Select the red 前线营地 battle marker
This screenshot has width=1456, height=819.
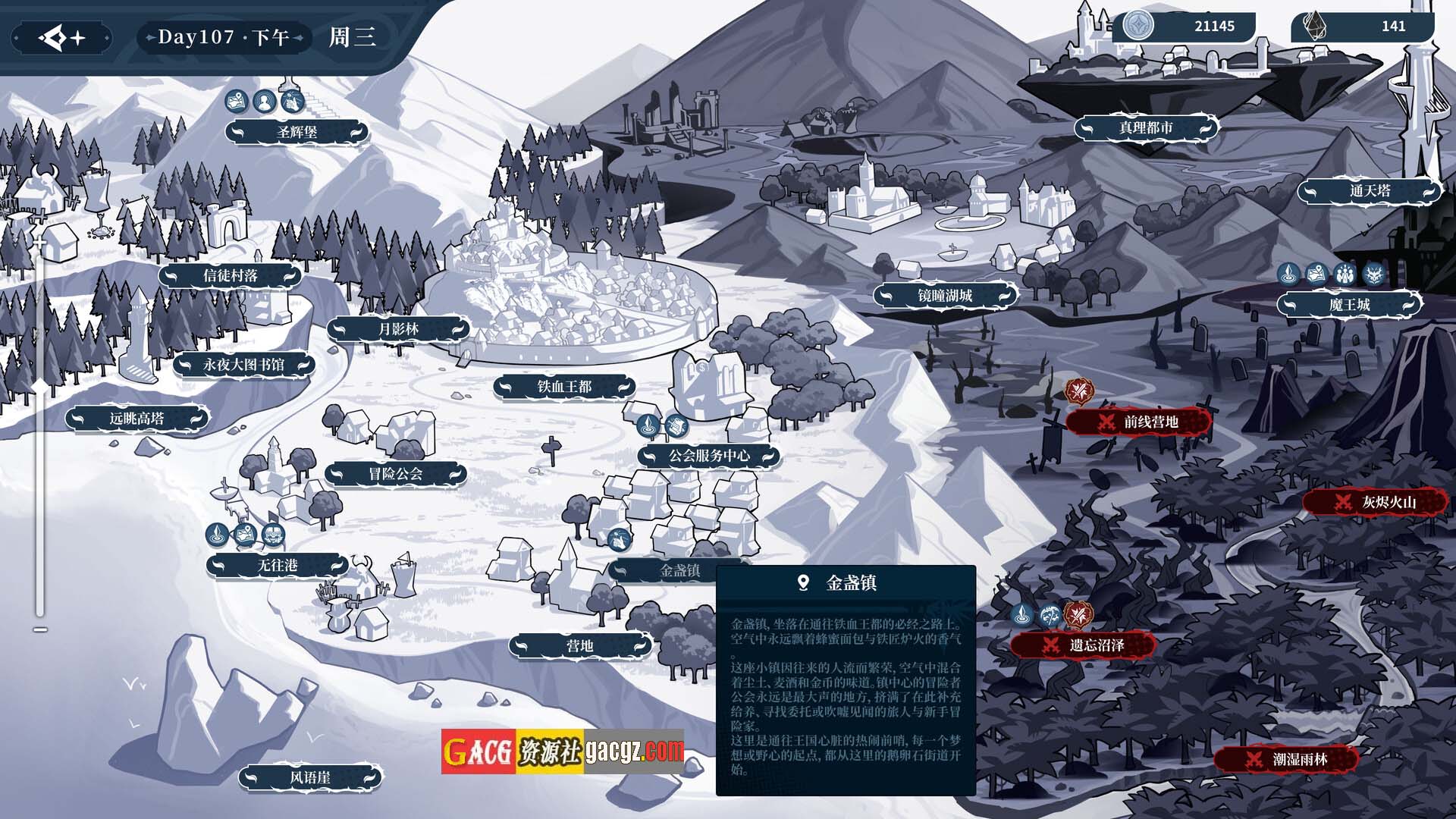coord(1140,422)
